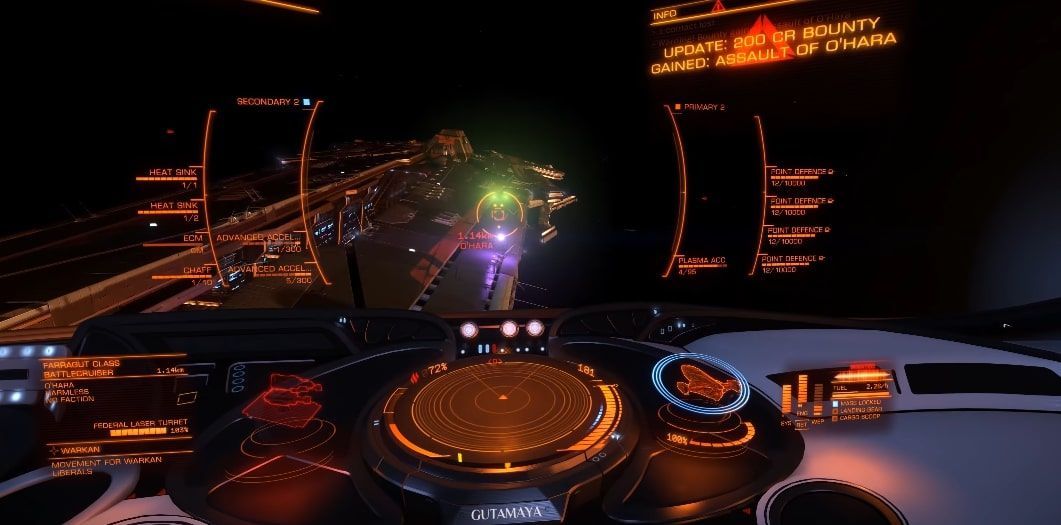Click the RST power distributor button

point(800,424)
